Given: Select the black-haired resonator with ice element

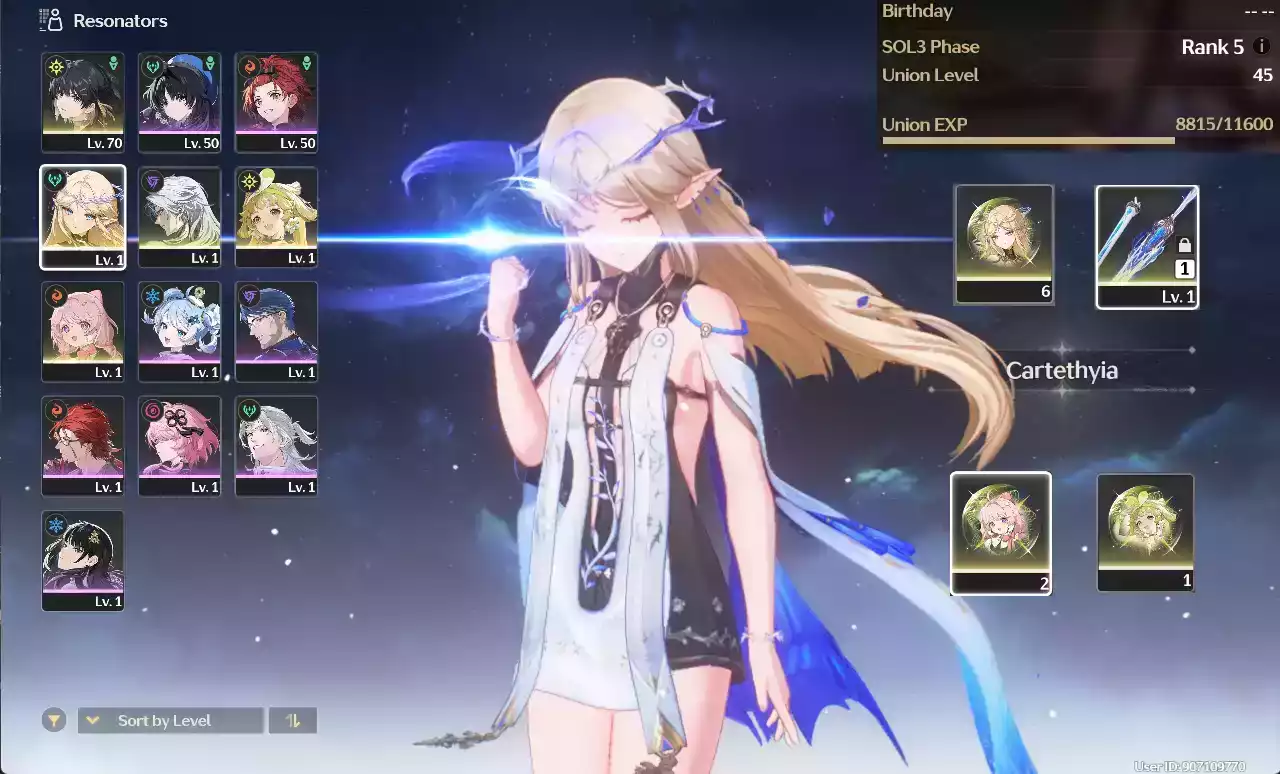Looking at the screenshot, I should tap(83, 560).
